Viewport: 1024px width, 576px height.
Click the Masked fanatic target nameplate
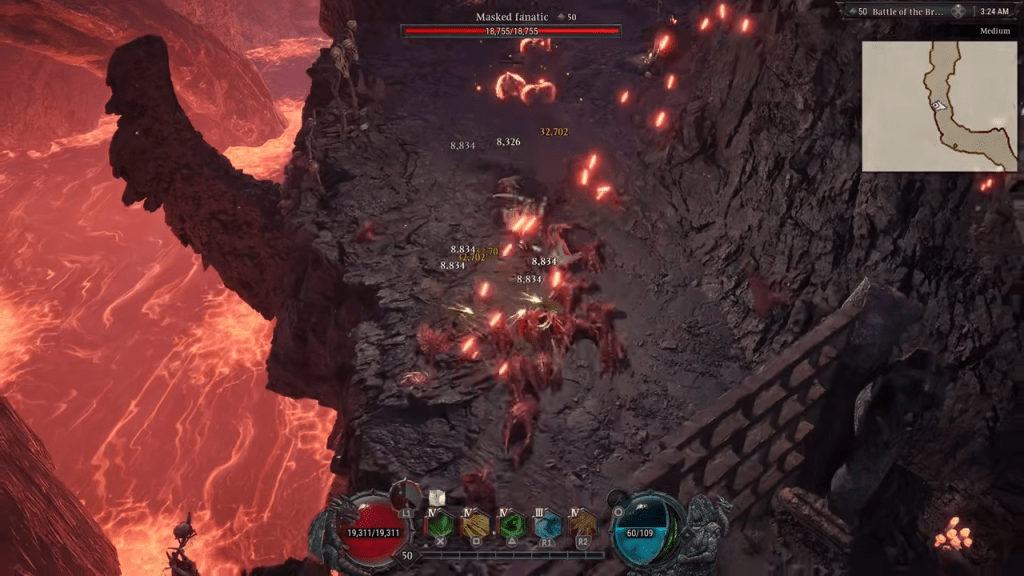510,17
